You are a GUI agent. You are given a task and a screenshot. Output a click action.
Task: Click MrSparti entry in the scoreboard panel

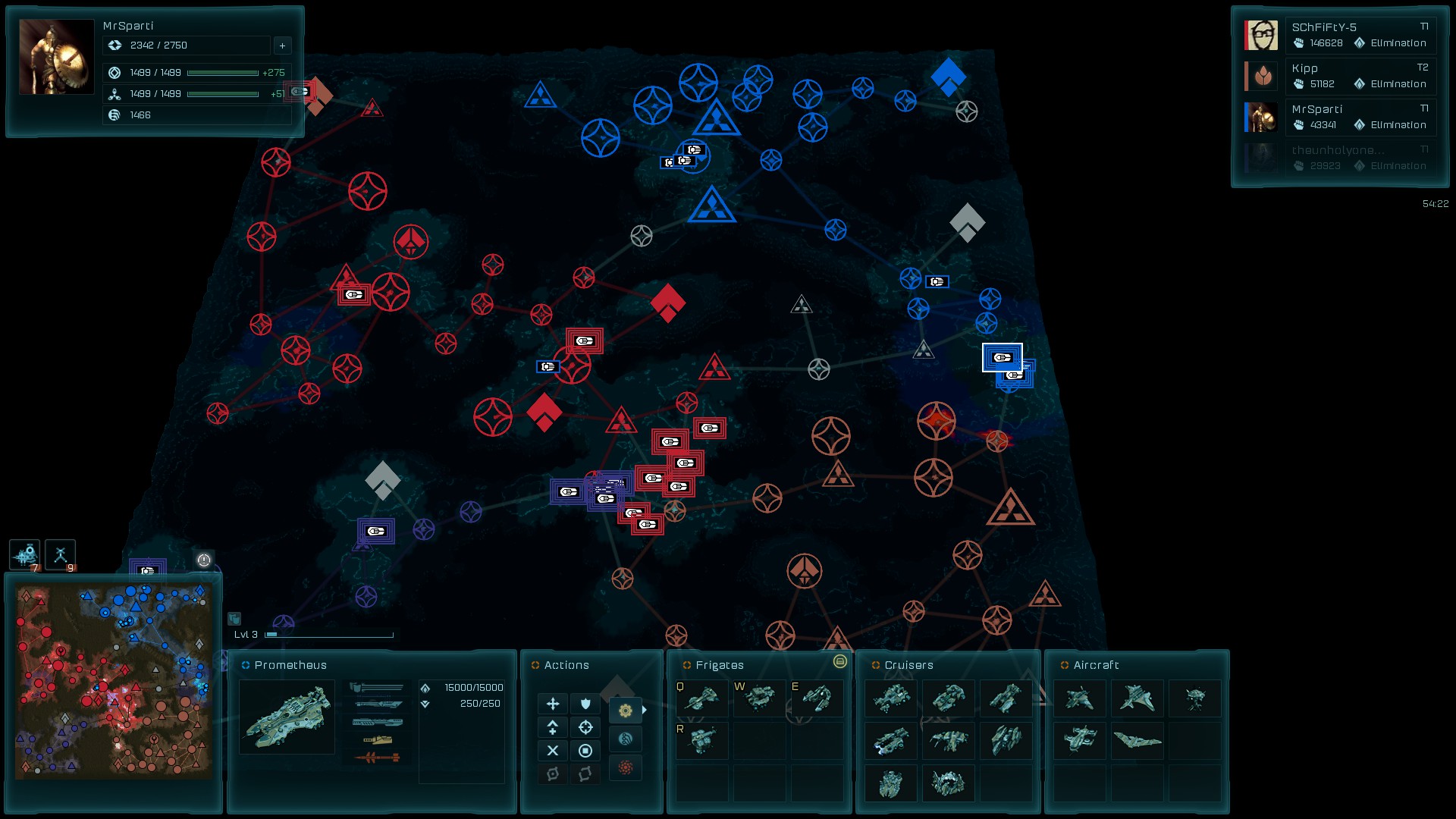tap(1360, 116)
